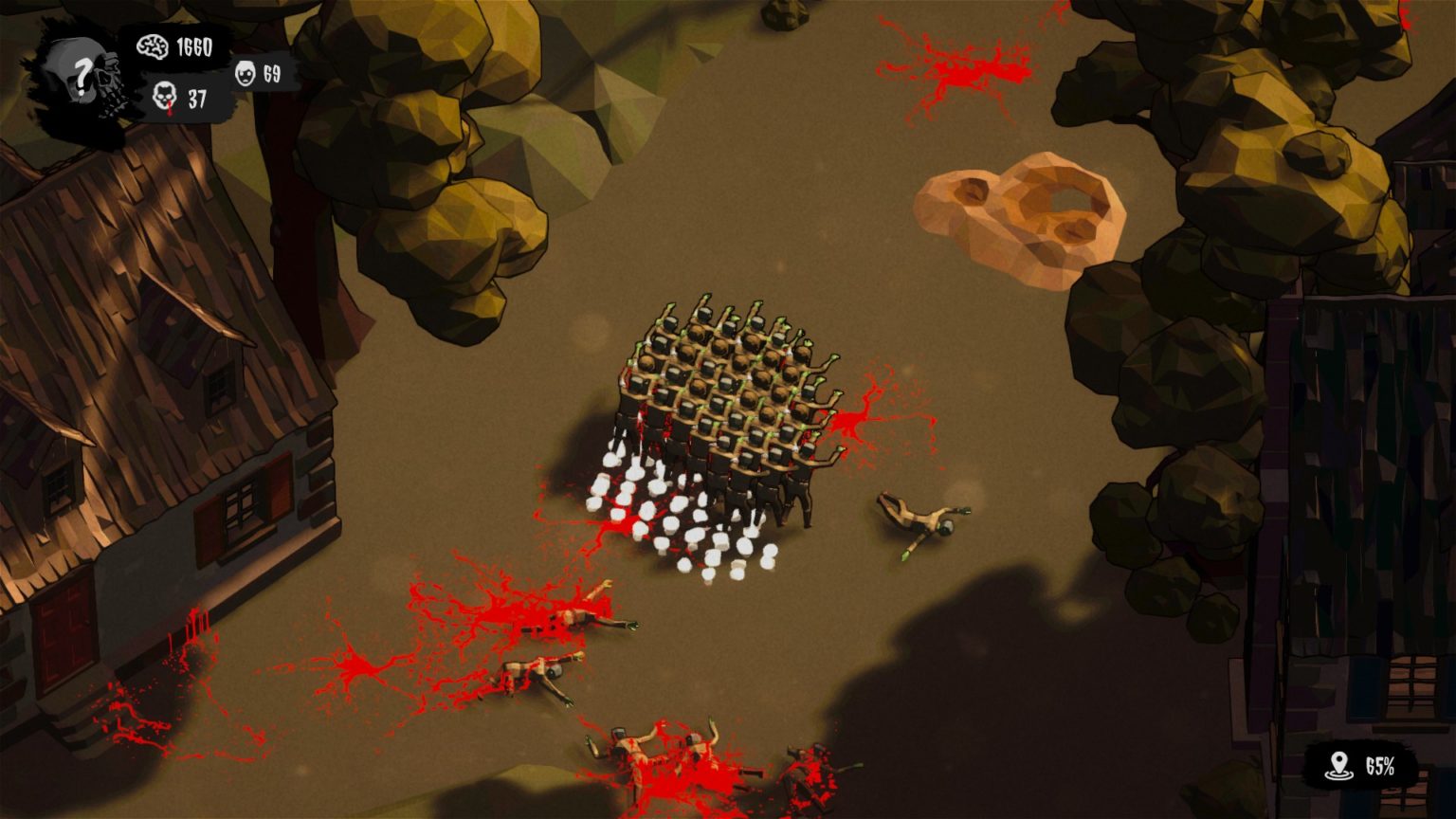Viewport: 1456px width, 819px height.
Task: Open the map pin progress indicator
Action: (x=1363, y=766)
